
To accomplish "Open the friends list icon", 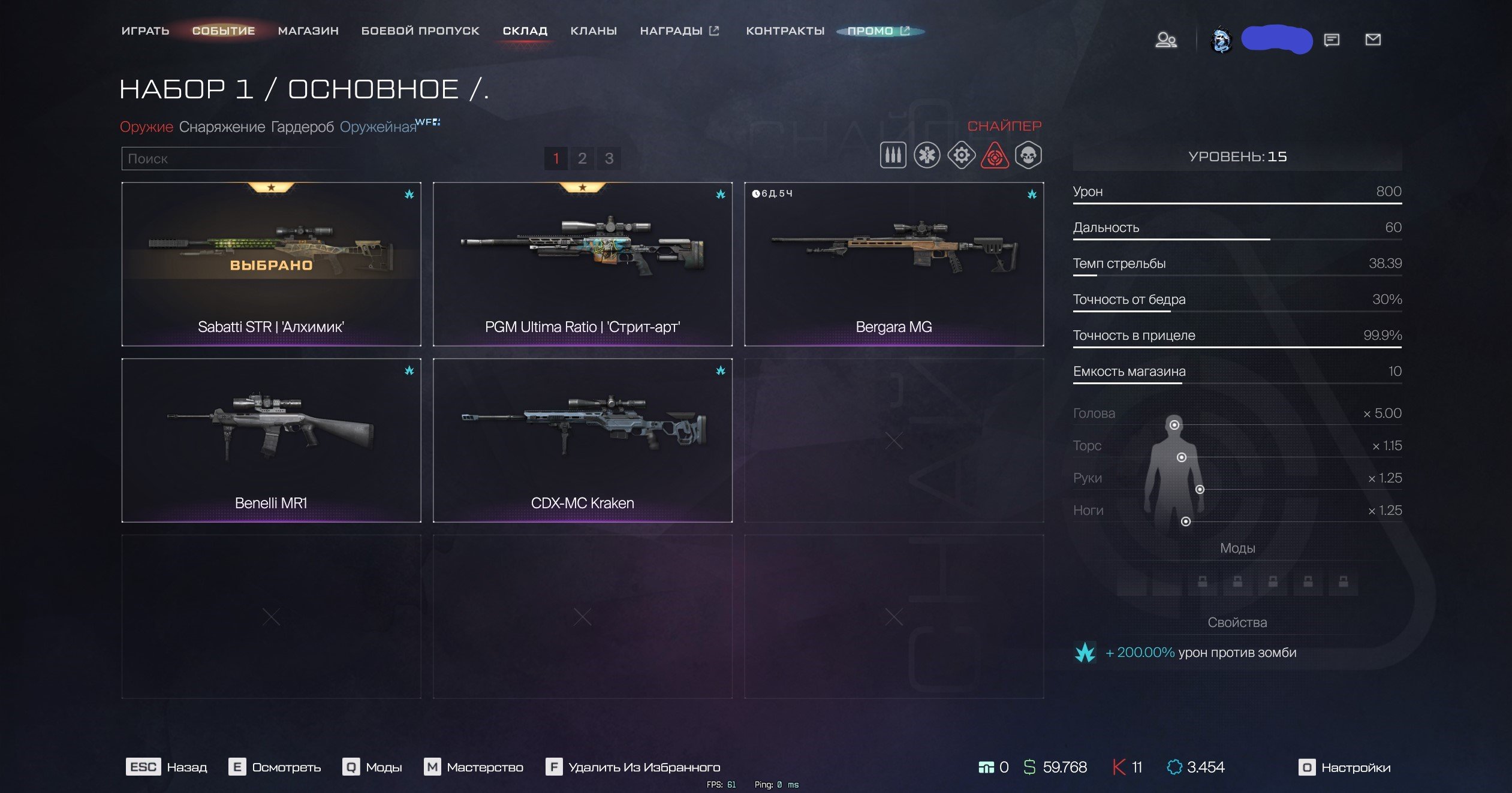I will coord(1165,40).
